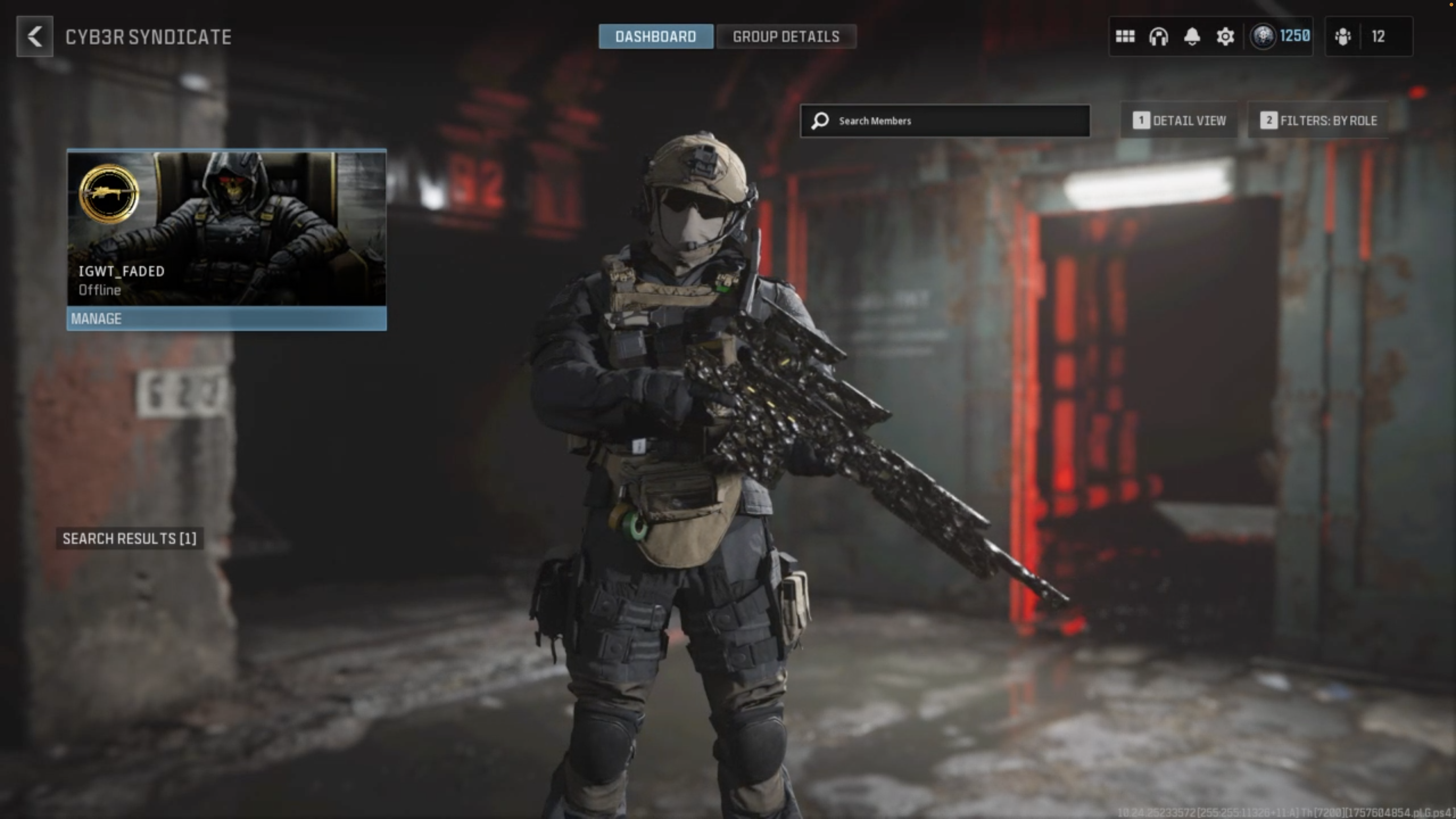The height and width of the screenshot is (819, 1456).
Task: Click Manage under IGWT_FADED
Action: pyautogui.click(x=227, y=319)
